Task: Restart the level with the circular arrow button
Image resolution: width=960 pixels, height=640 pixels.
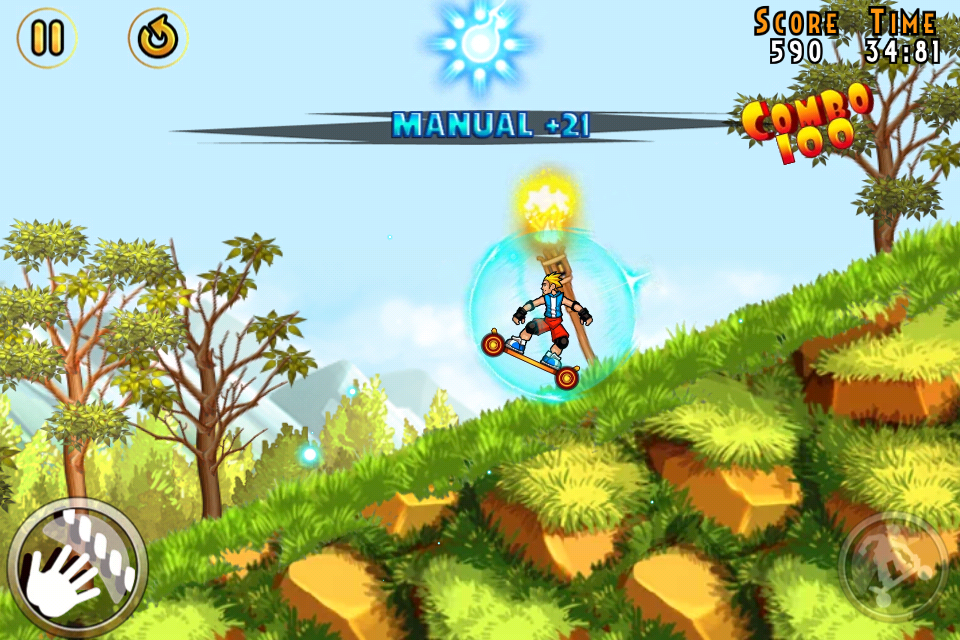Action: click(158, 38)
